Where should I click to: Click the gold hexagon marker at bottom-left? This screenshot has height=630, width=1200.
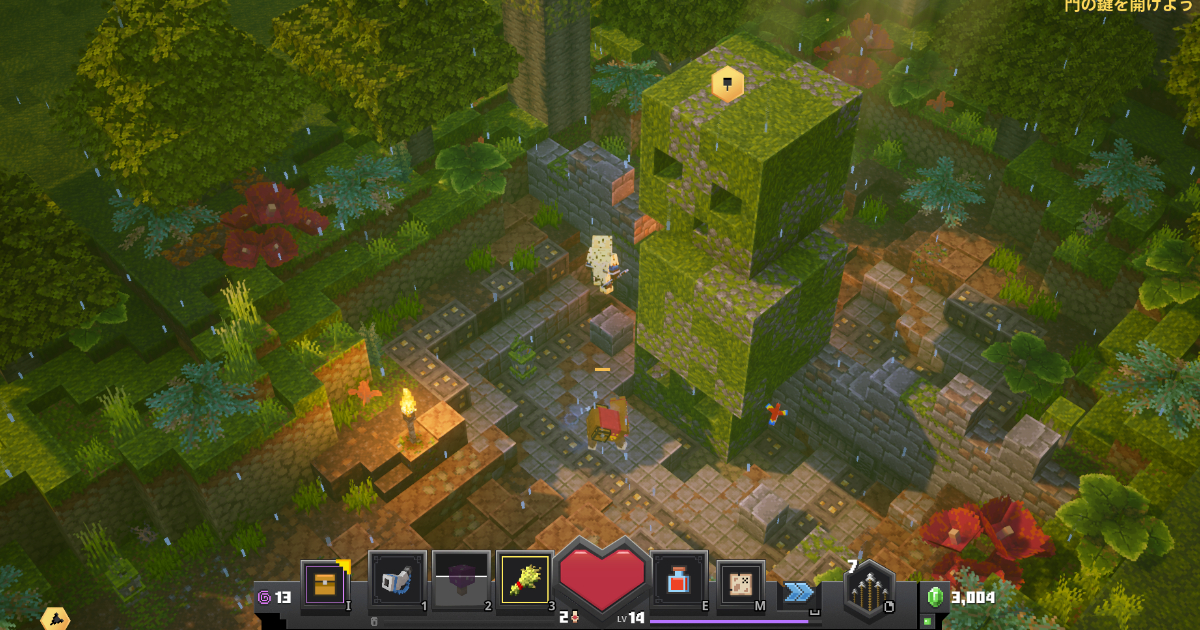pos(55,619)
